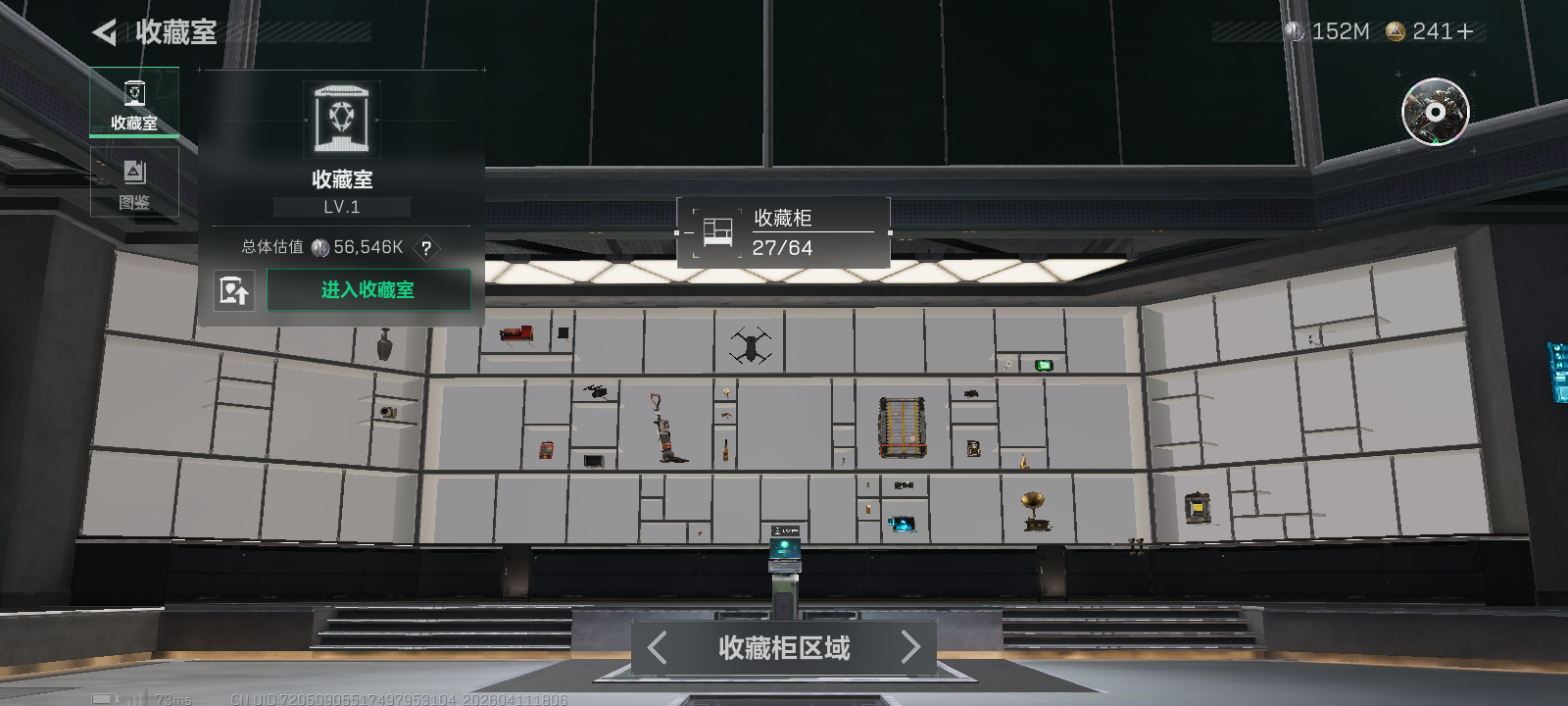Open the compass minimap in the top right
Screen dimensions: 1568x706
pyautogui.click(x=1434, y=114)
